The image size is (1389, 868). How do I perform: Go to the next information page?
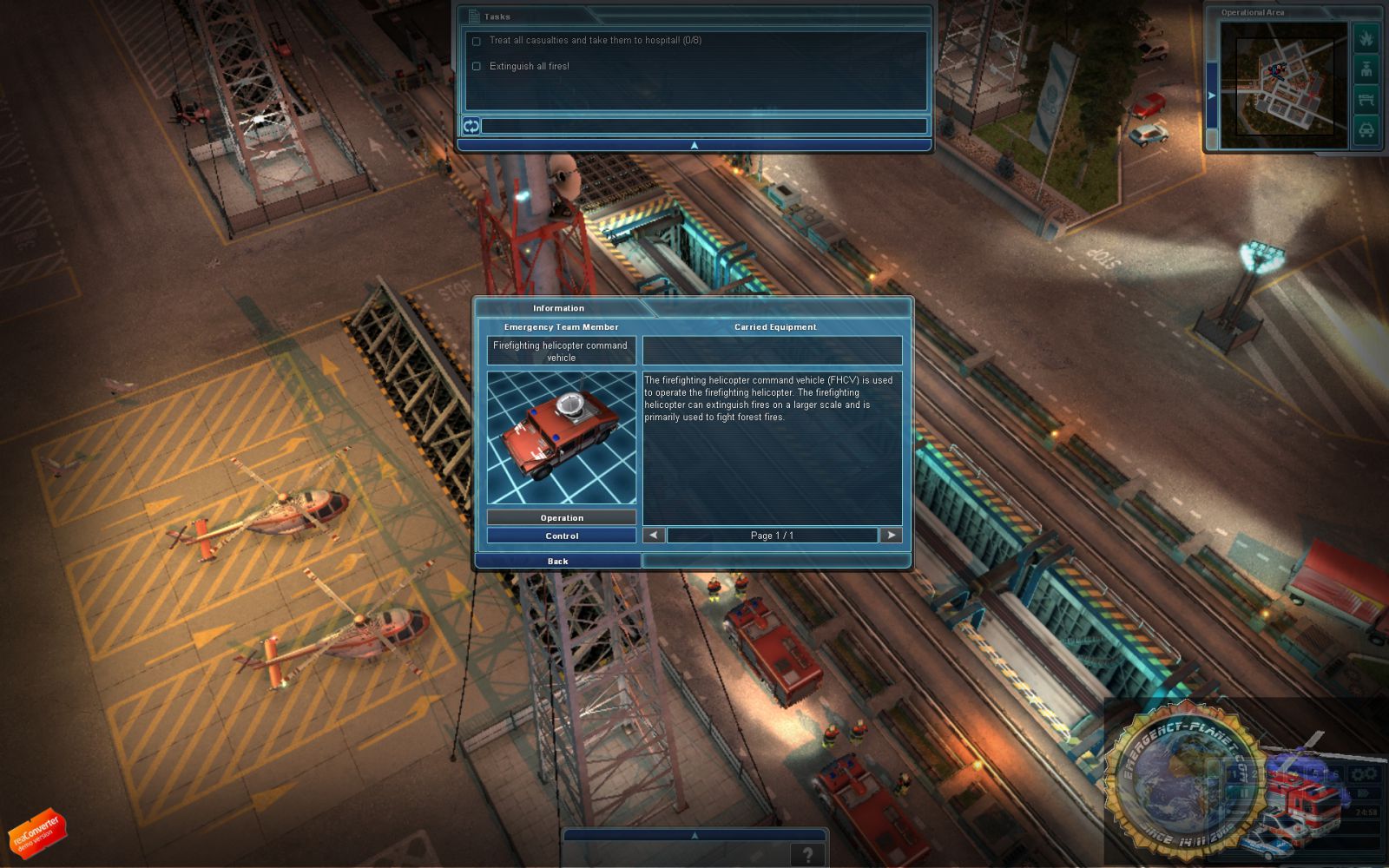891,536
